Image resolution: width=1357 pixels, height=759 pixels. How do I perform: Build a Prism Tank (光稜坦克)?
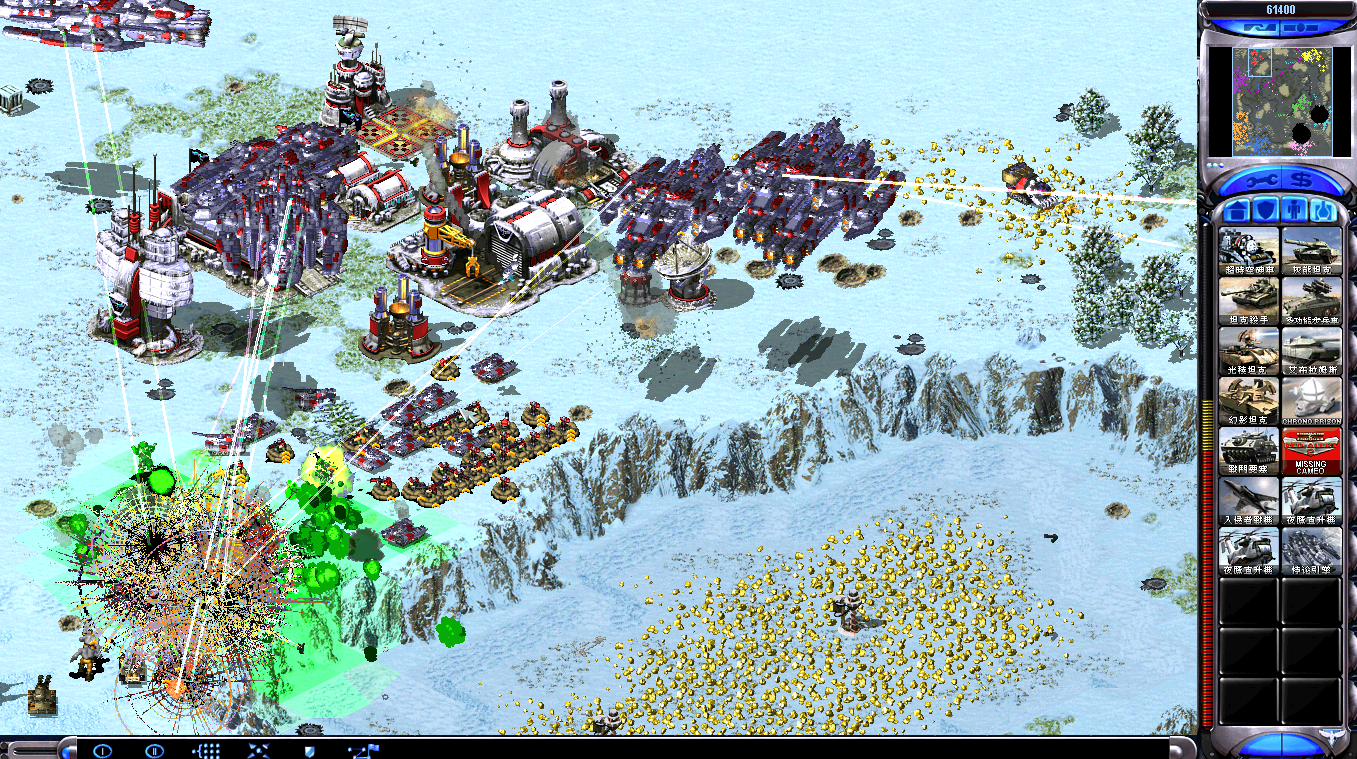[1249, 351]
